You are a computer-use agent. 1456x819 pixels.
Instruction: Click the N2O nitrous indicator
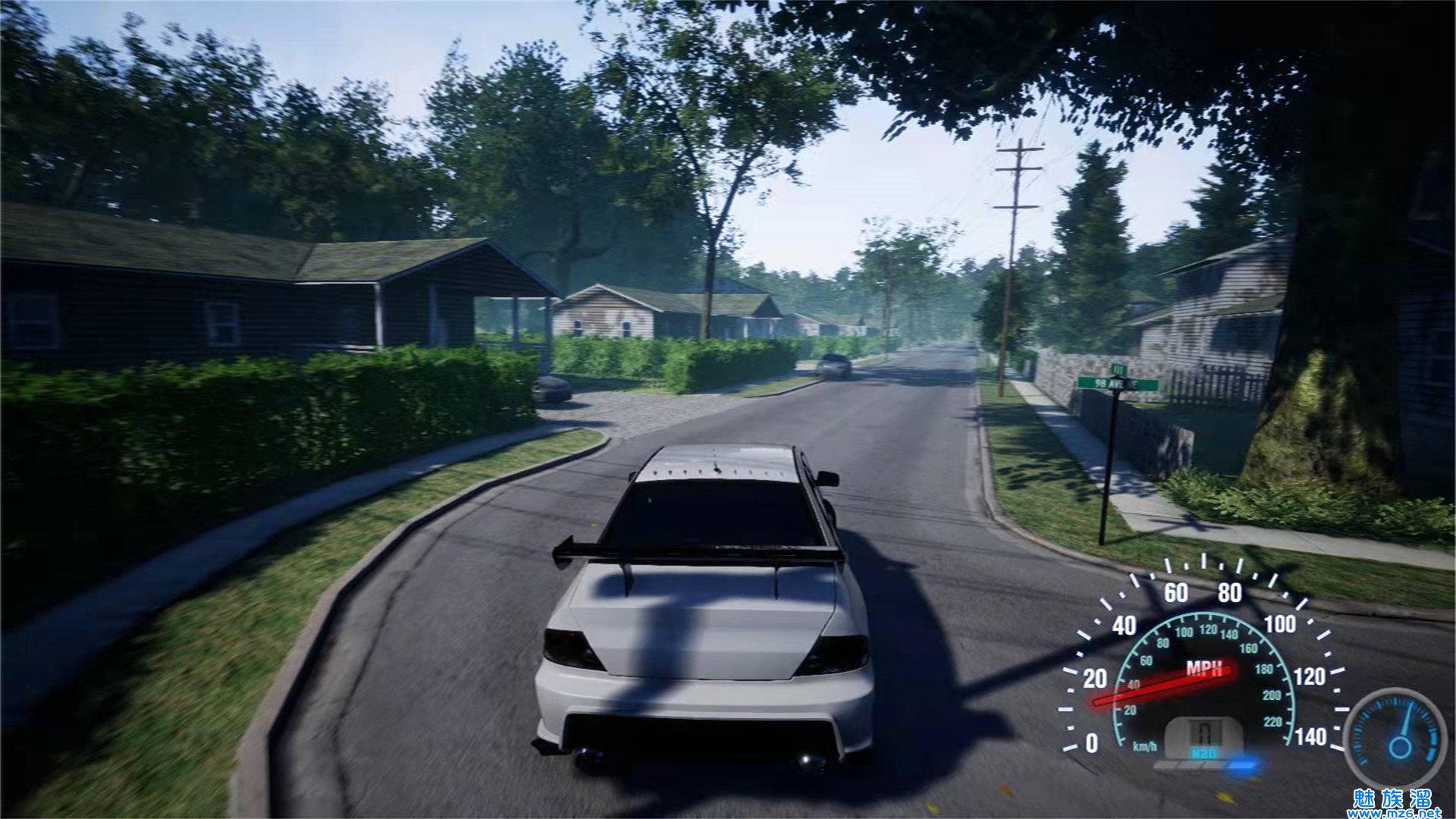click(x=1203, y=754)
